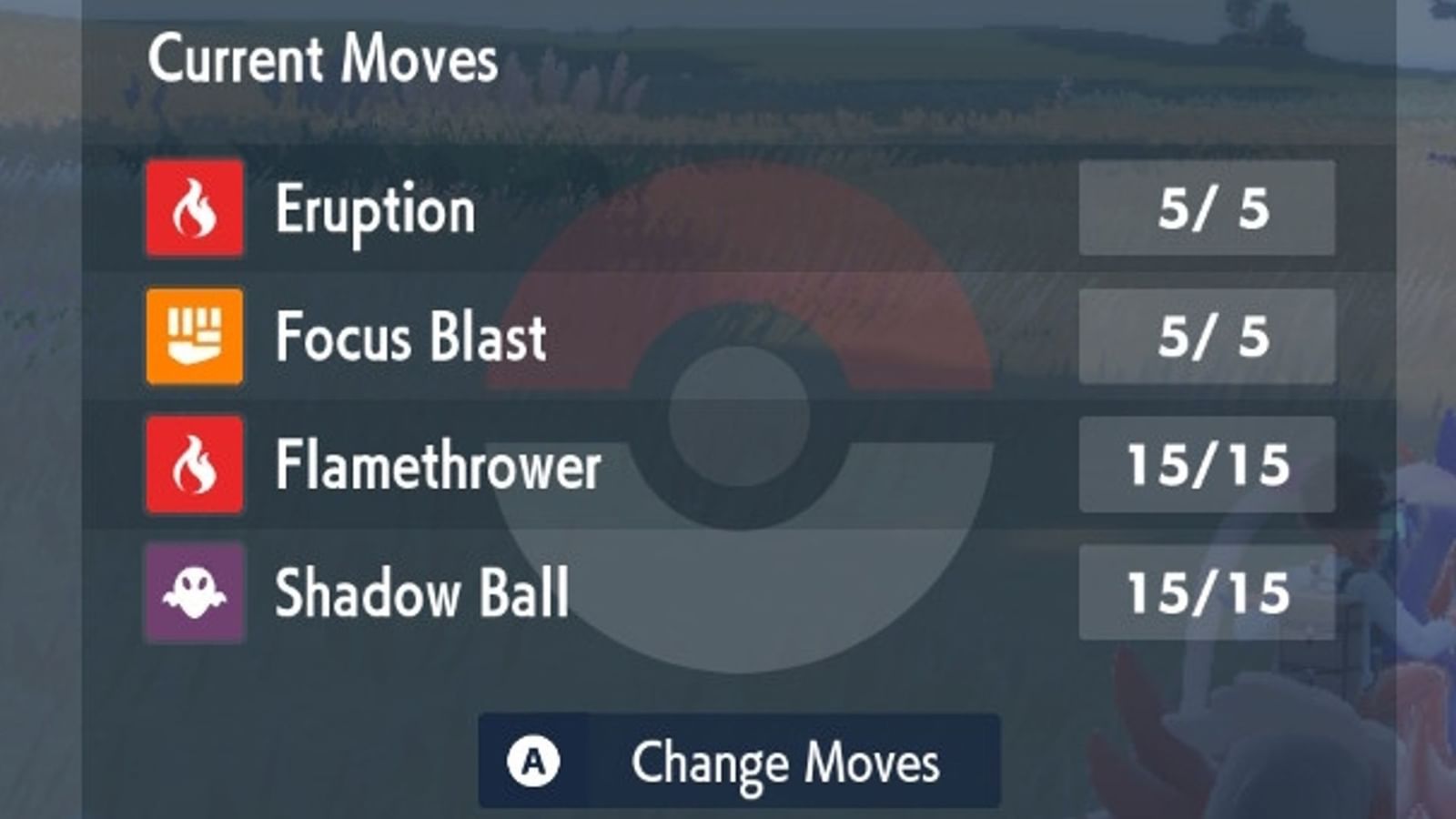Image resolution: width=1456 pixels, height=819 pixels.
Task: Click Flamethrower's 15/15 PP display
Action: (1208, 466)
